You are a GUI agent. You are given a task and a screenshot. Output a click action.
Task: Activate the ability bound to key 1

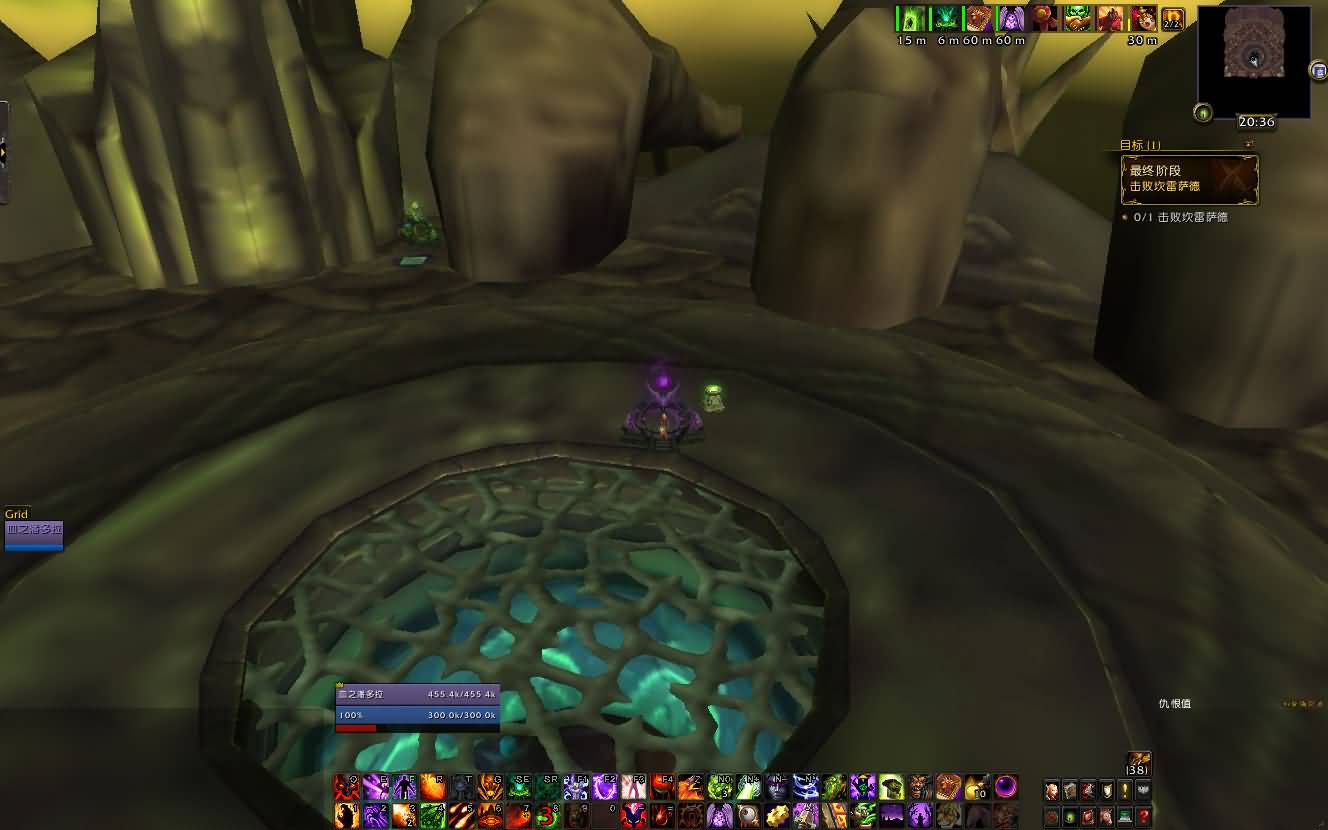point(347,815)
